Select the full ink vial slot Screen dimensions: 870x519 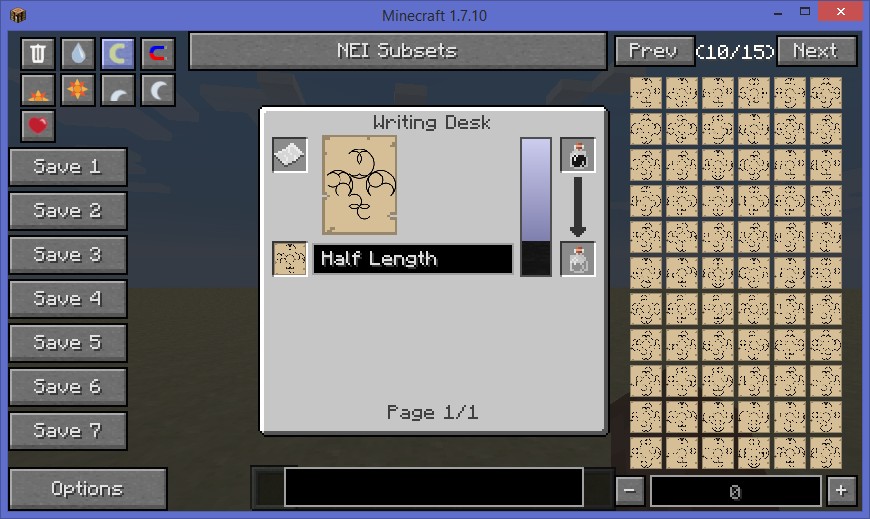coord(578,155)
